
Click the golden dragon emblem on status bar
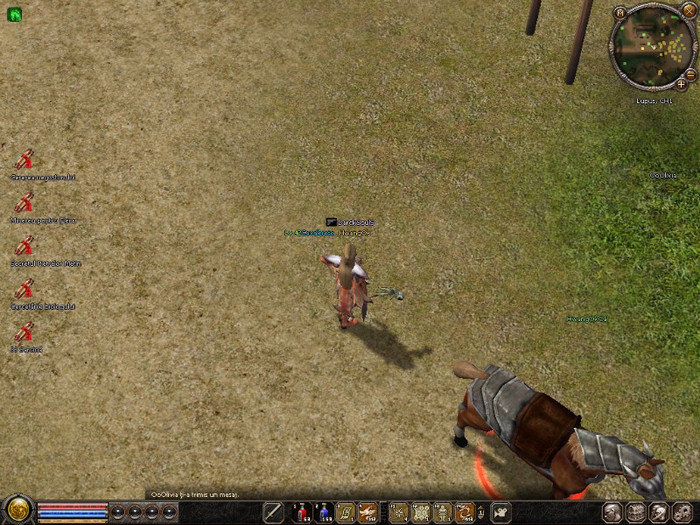[x=17, y=510]
